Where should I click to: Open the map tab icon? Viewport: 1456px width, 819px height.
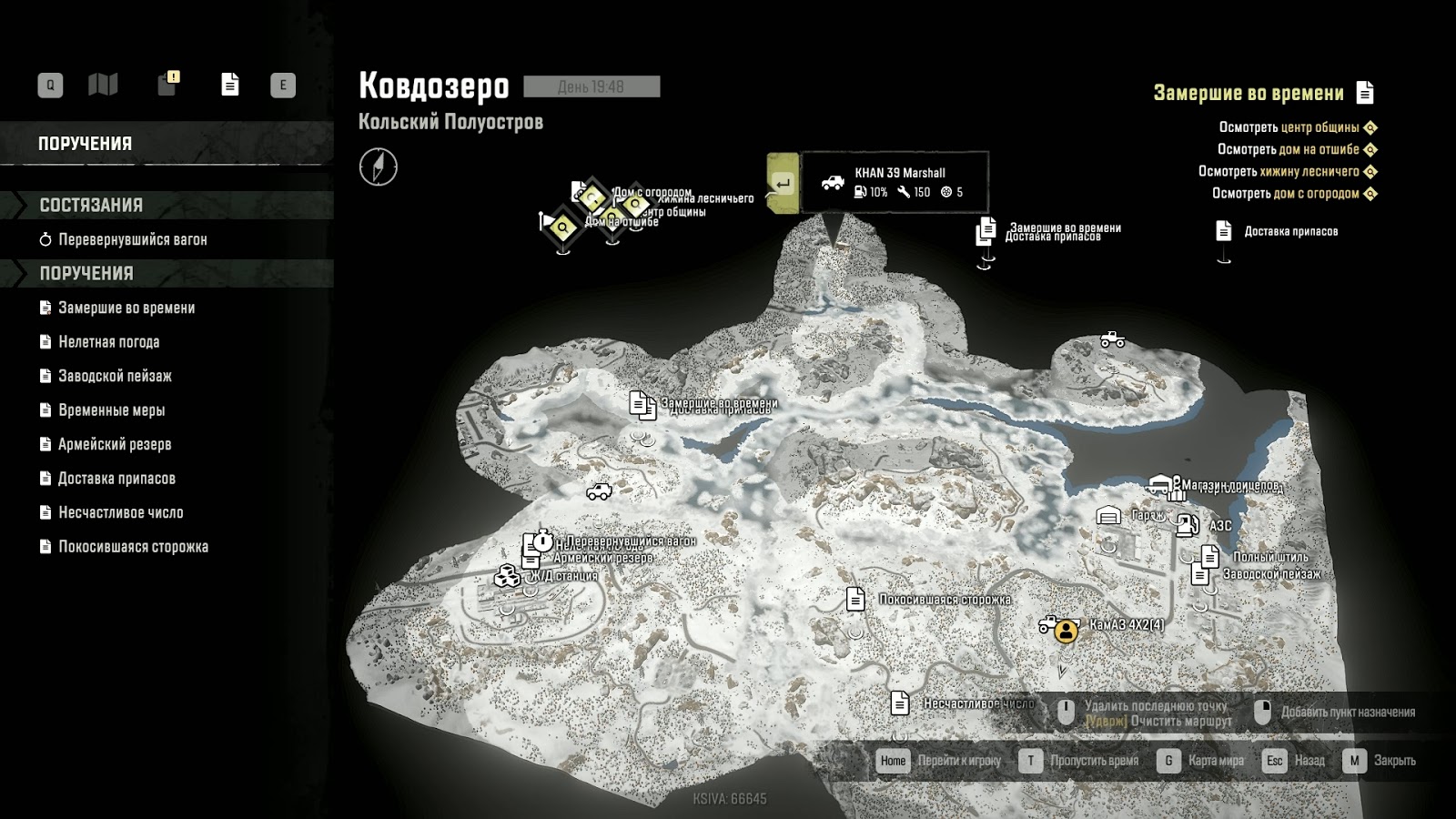(103, 86)
